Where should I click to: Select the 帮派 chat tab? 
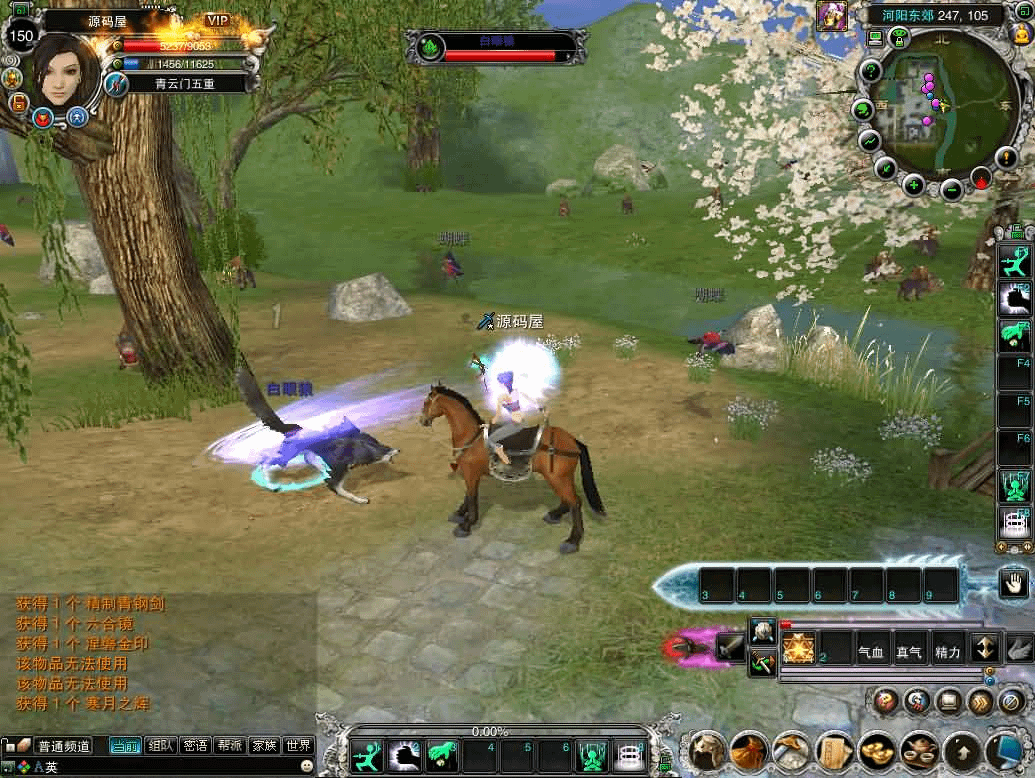pyautogui.click(x=230, y=745)
